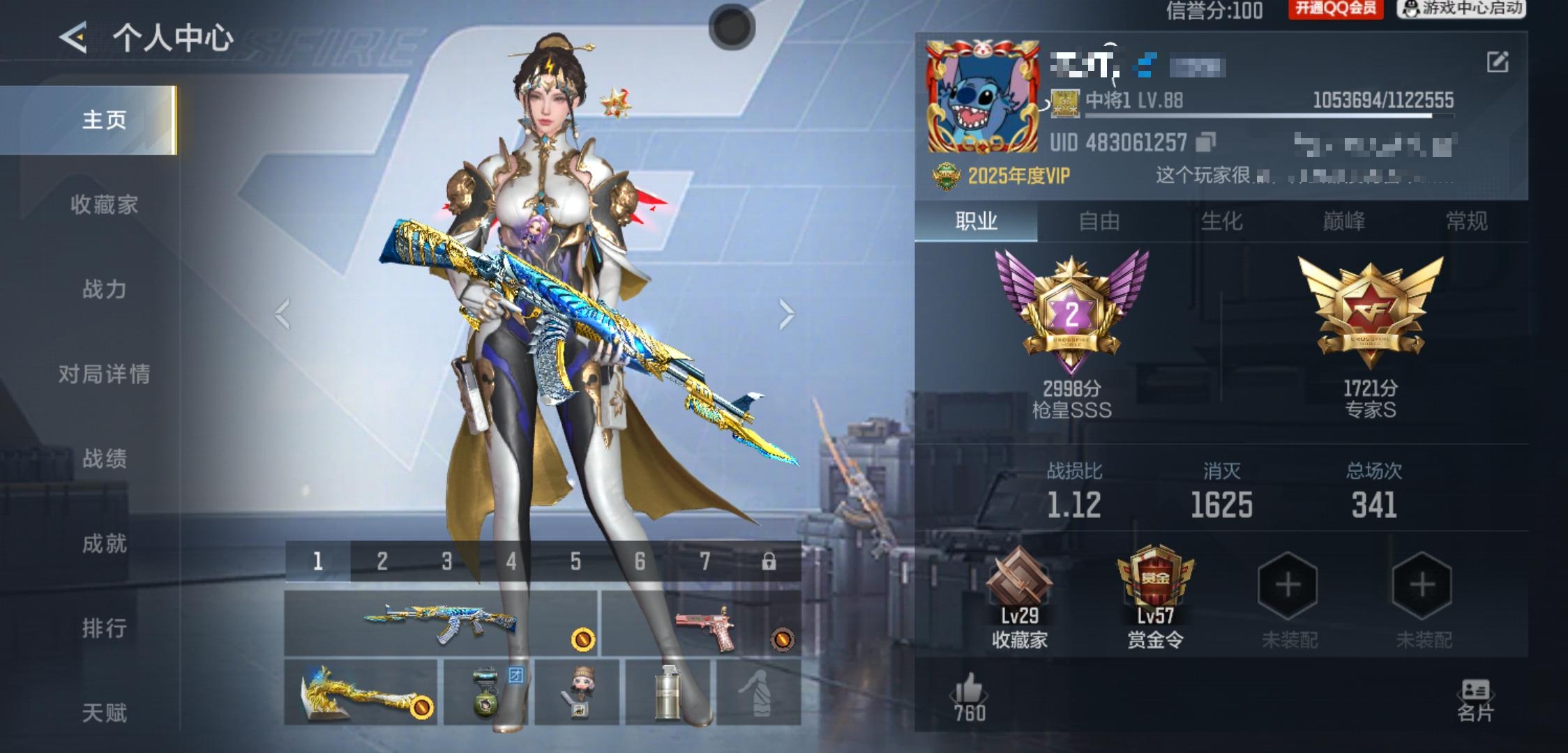View the 排行 rankings page
Screen dimensions: 1568x753
[105, 627]
